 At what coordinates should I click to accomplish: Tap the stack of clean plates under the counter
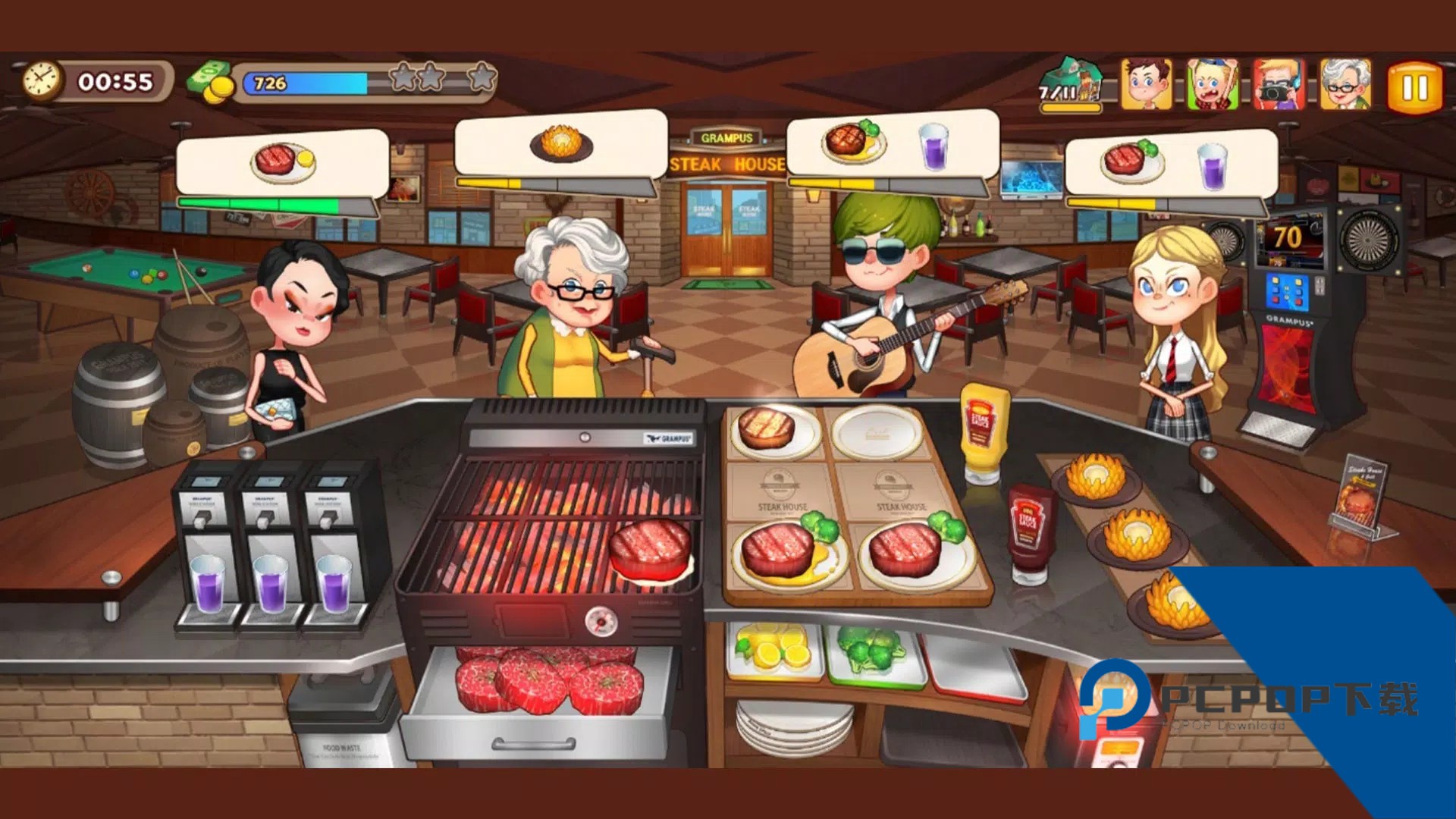(795, 726)
